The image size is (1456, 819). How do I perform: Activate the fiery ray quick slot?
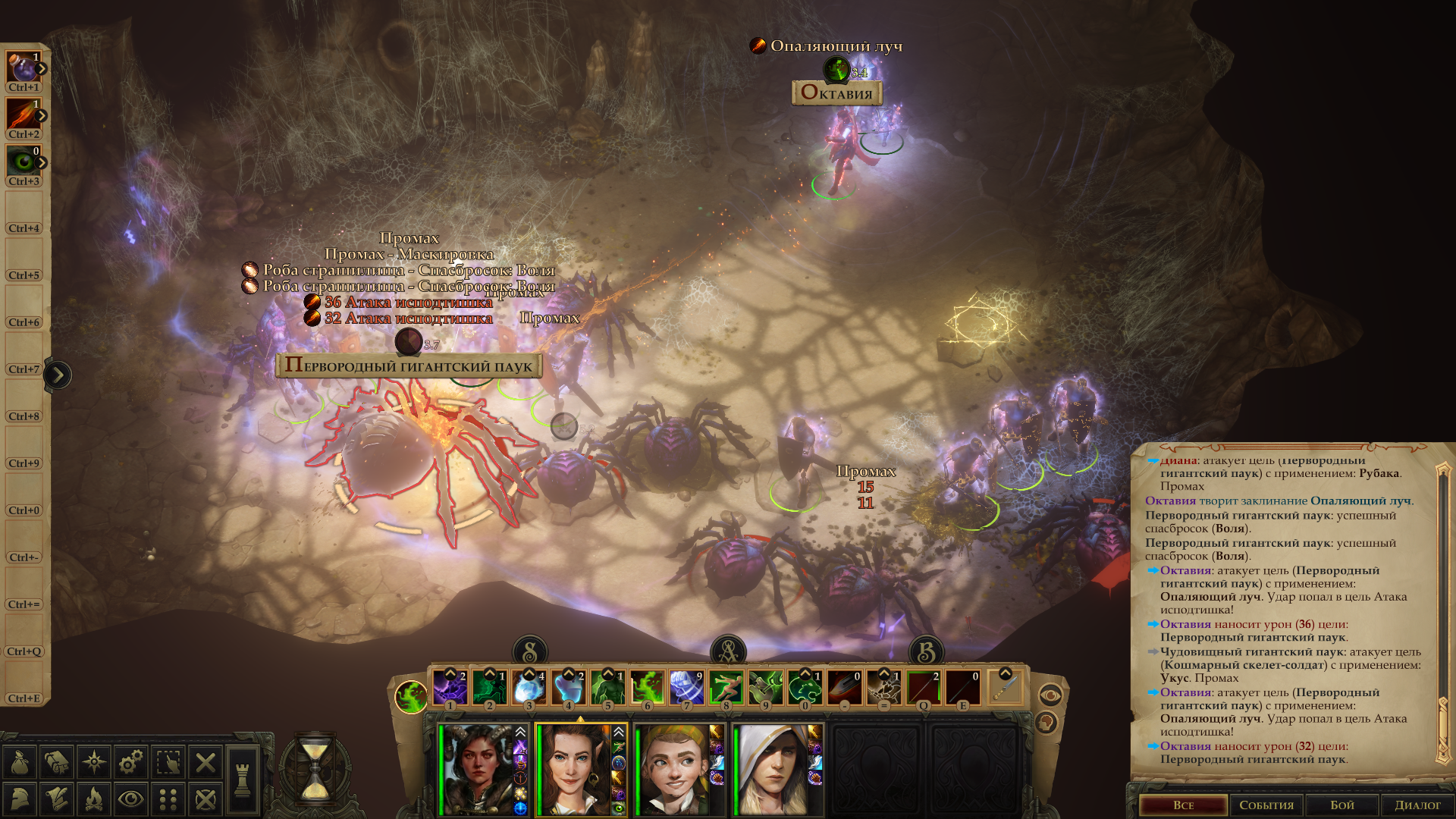[24, 115]
